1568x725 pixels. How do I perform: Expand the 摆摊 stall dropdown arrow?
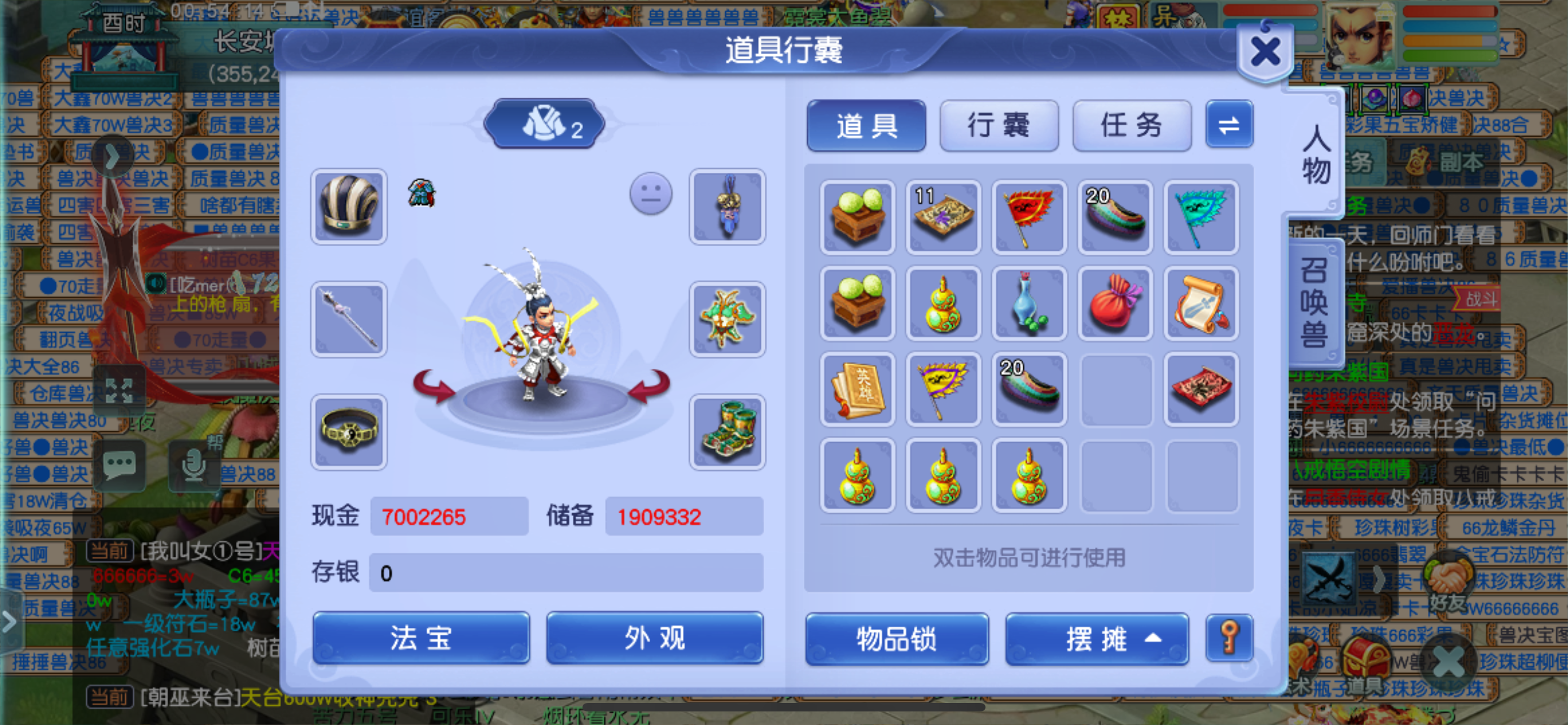(x=1154, y=640)
